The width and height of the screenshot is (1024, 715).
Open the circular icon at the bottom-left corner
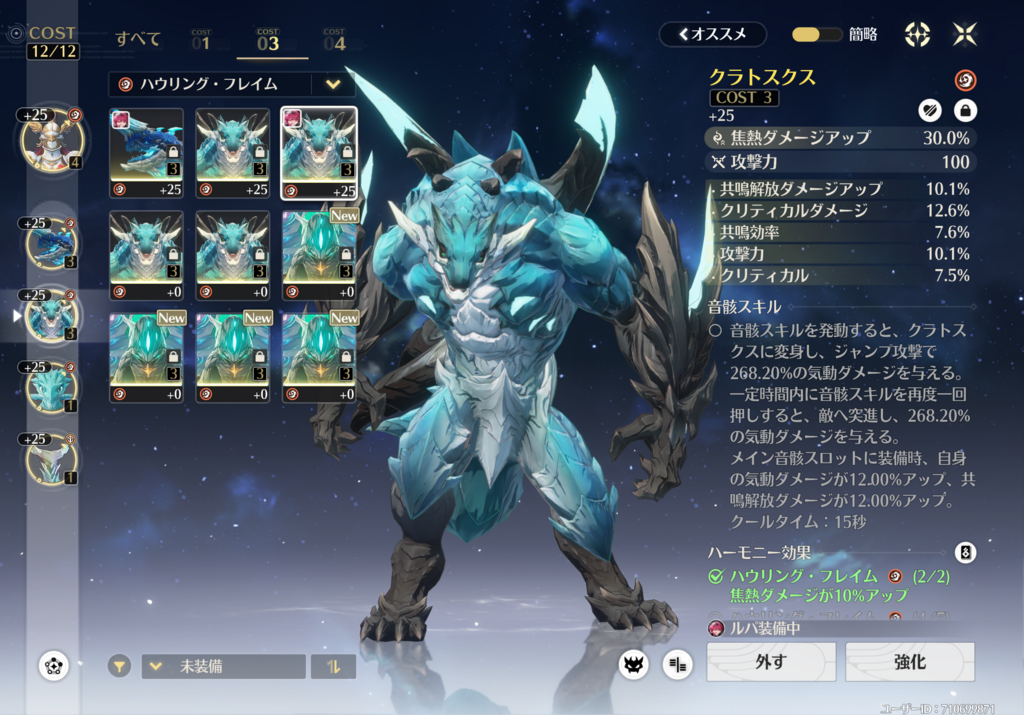[53, 666]
